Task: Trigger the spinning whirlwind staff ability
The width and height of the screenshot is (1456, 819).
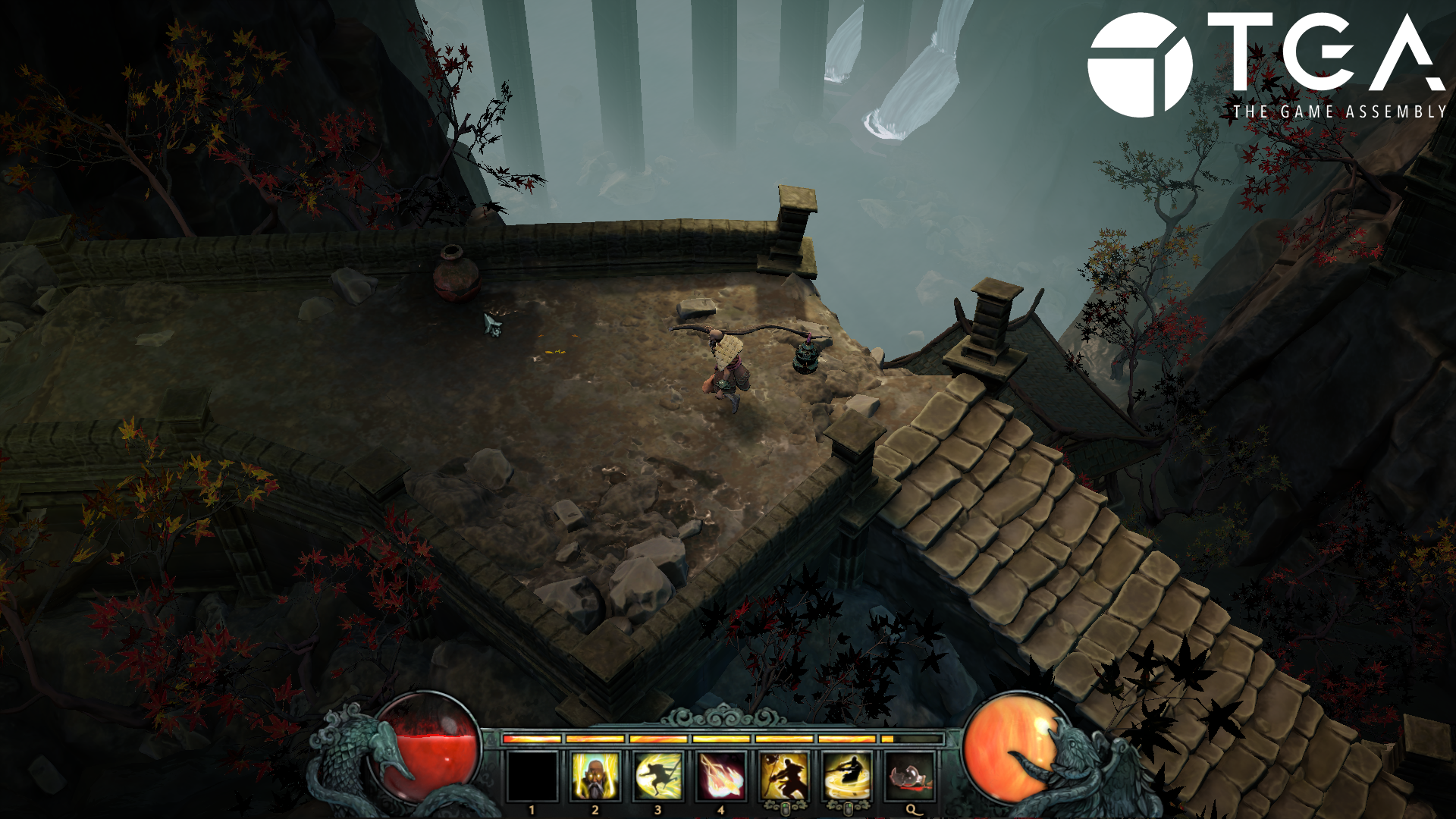Action: pyautogui.click(x=847, y=777)
